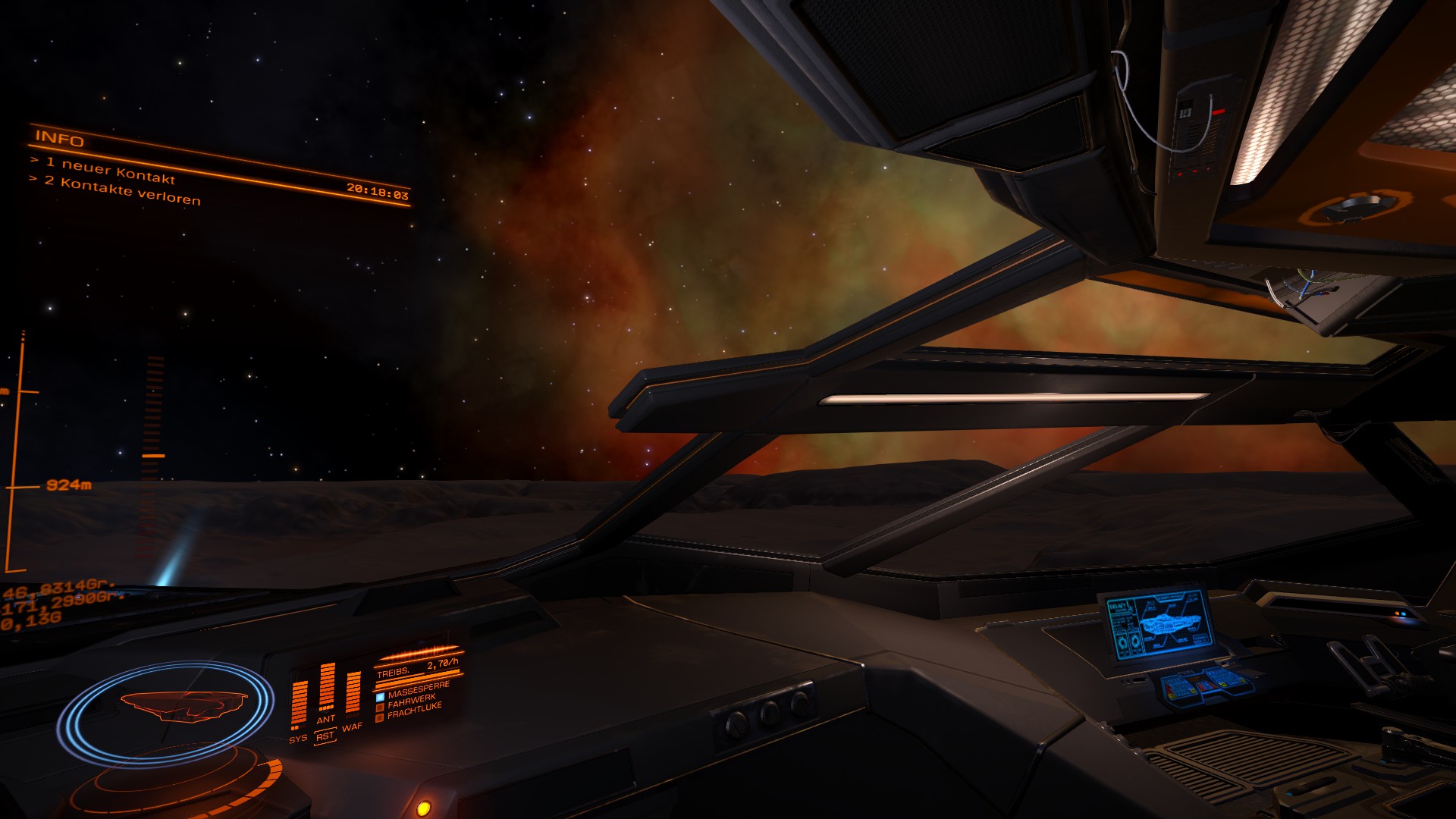Toggle the FAHRWERK landing gear indicator
The width and height of the screenshot is (1456, 819).
[x=380, y=708]
